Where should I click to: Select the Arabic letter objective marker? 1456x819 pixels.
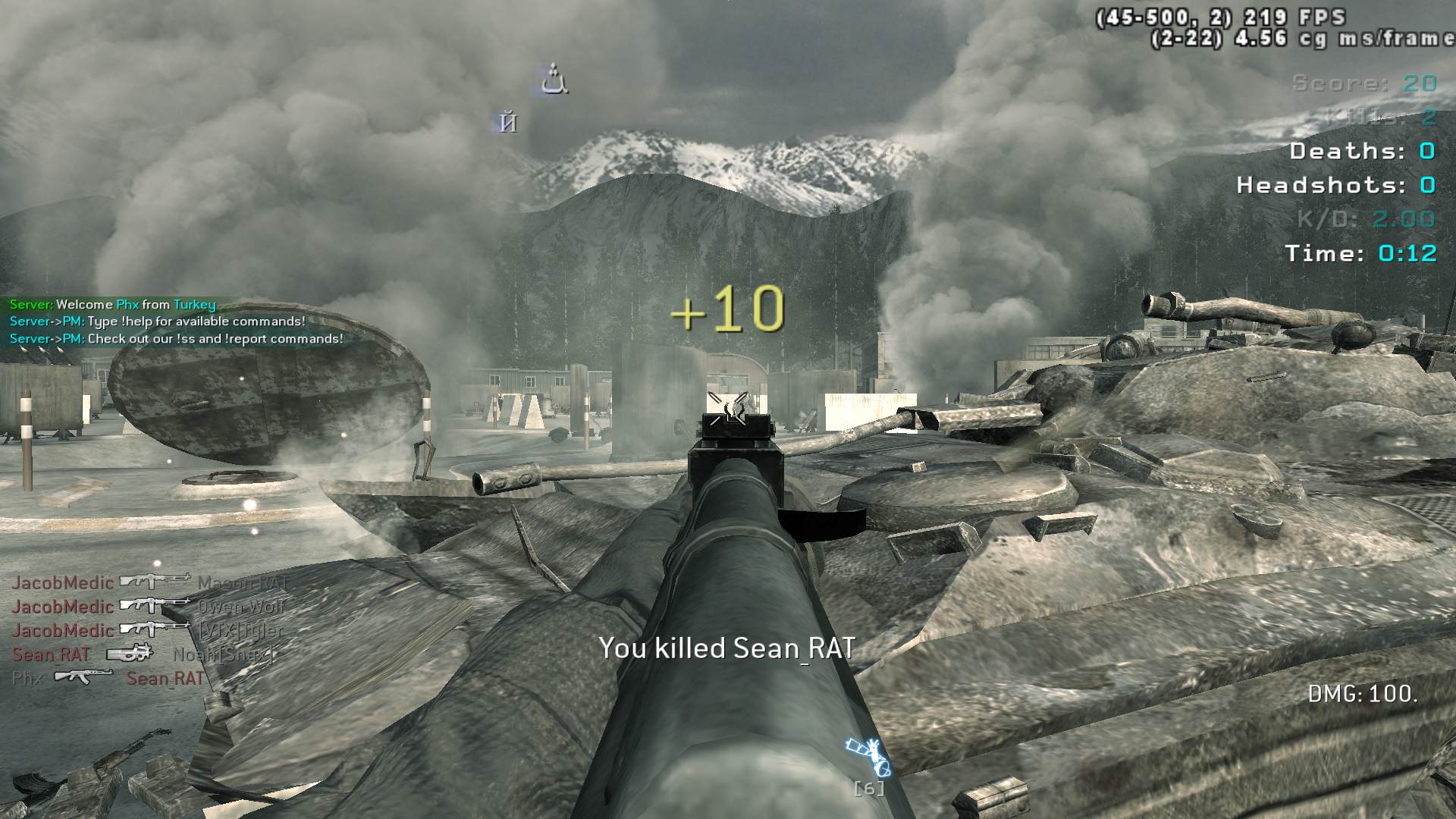[554, 80]
